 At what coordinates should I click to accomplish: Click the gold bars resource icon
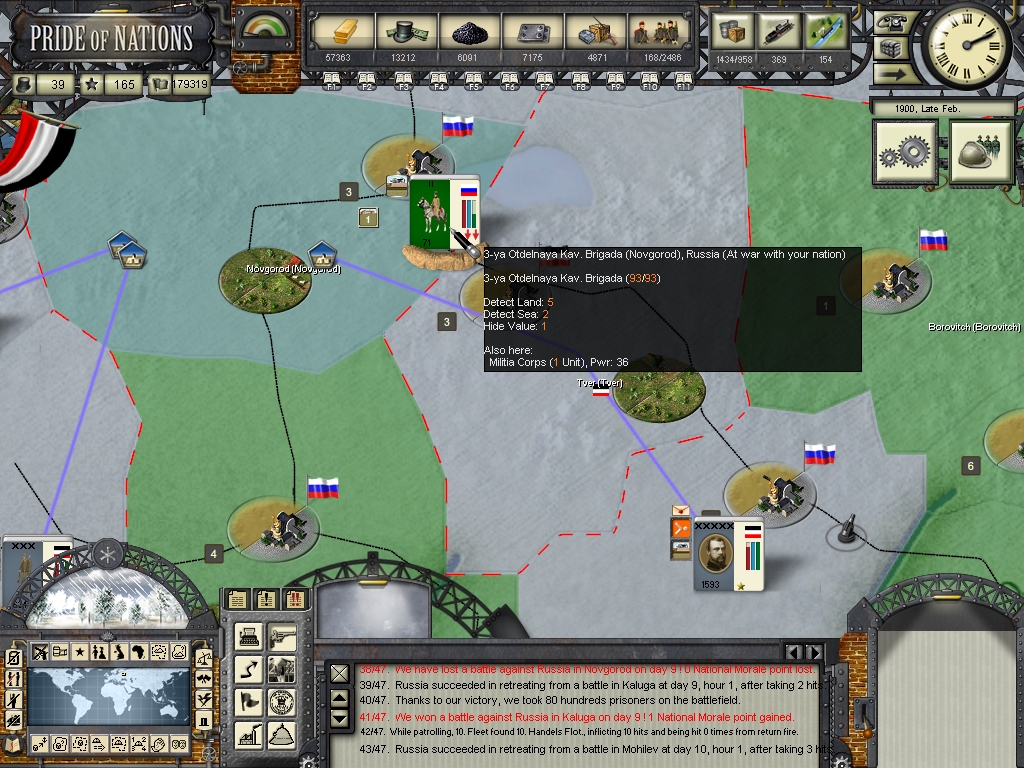(x=338, y=32)
